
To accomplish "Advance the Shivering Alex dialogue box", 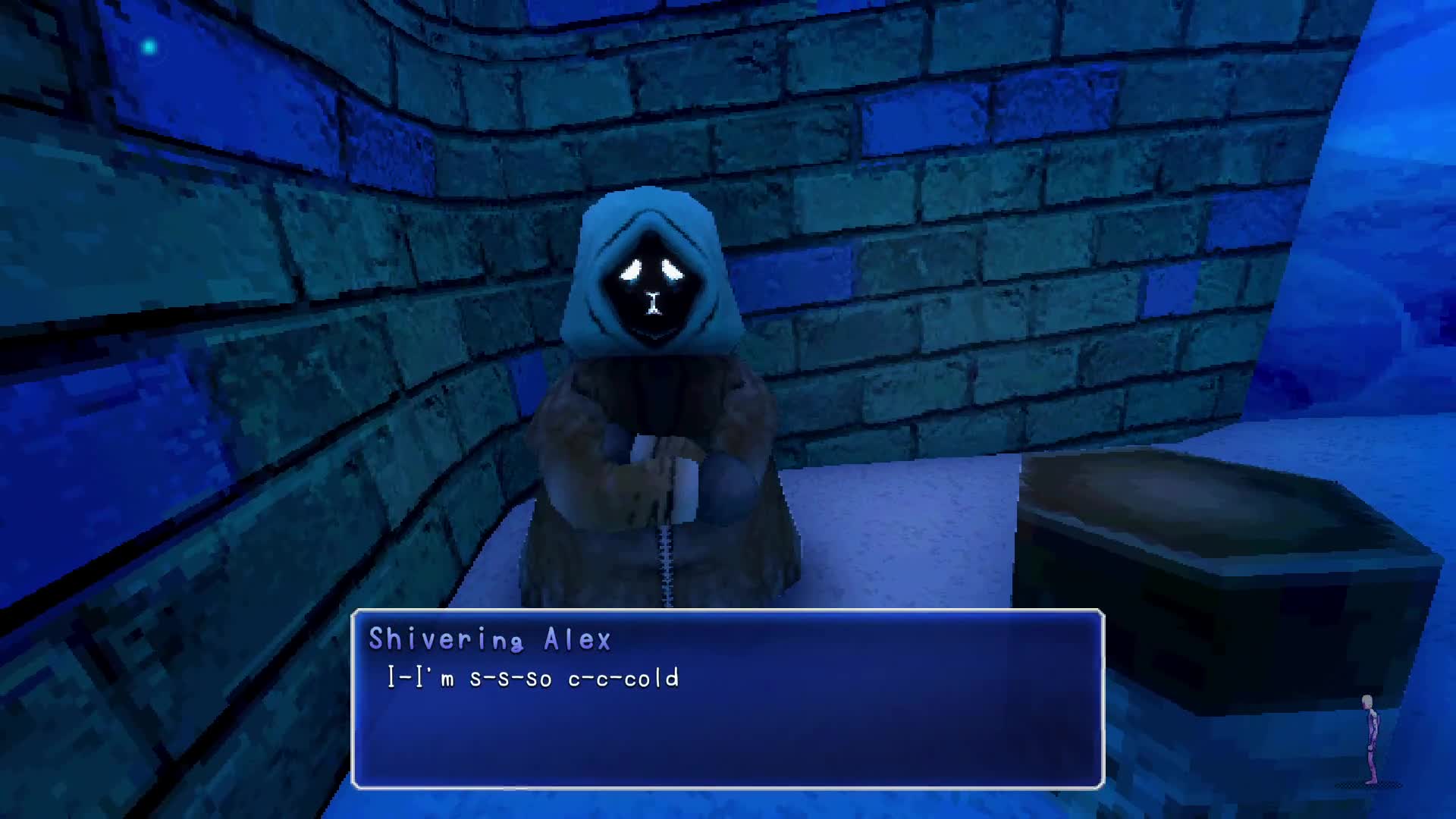I will tap(727, 698).
